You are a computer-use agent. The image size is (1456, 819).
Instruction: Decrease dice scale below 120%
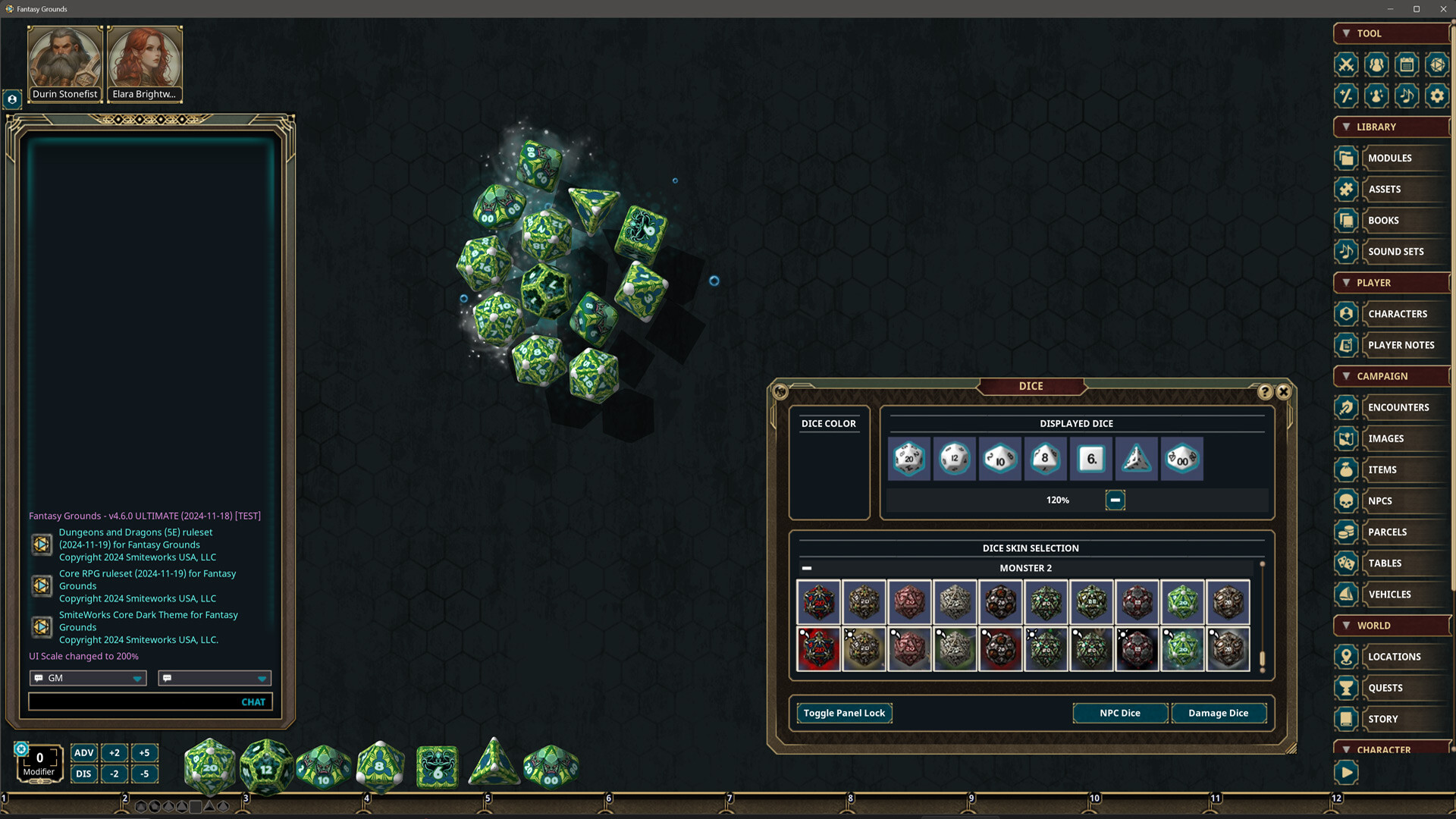click(1115, 500)
